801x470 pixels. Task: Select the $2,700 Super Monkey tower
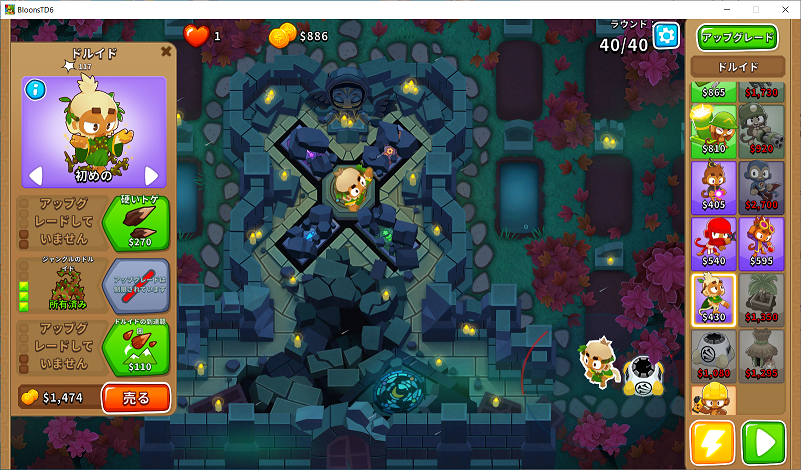761,185
